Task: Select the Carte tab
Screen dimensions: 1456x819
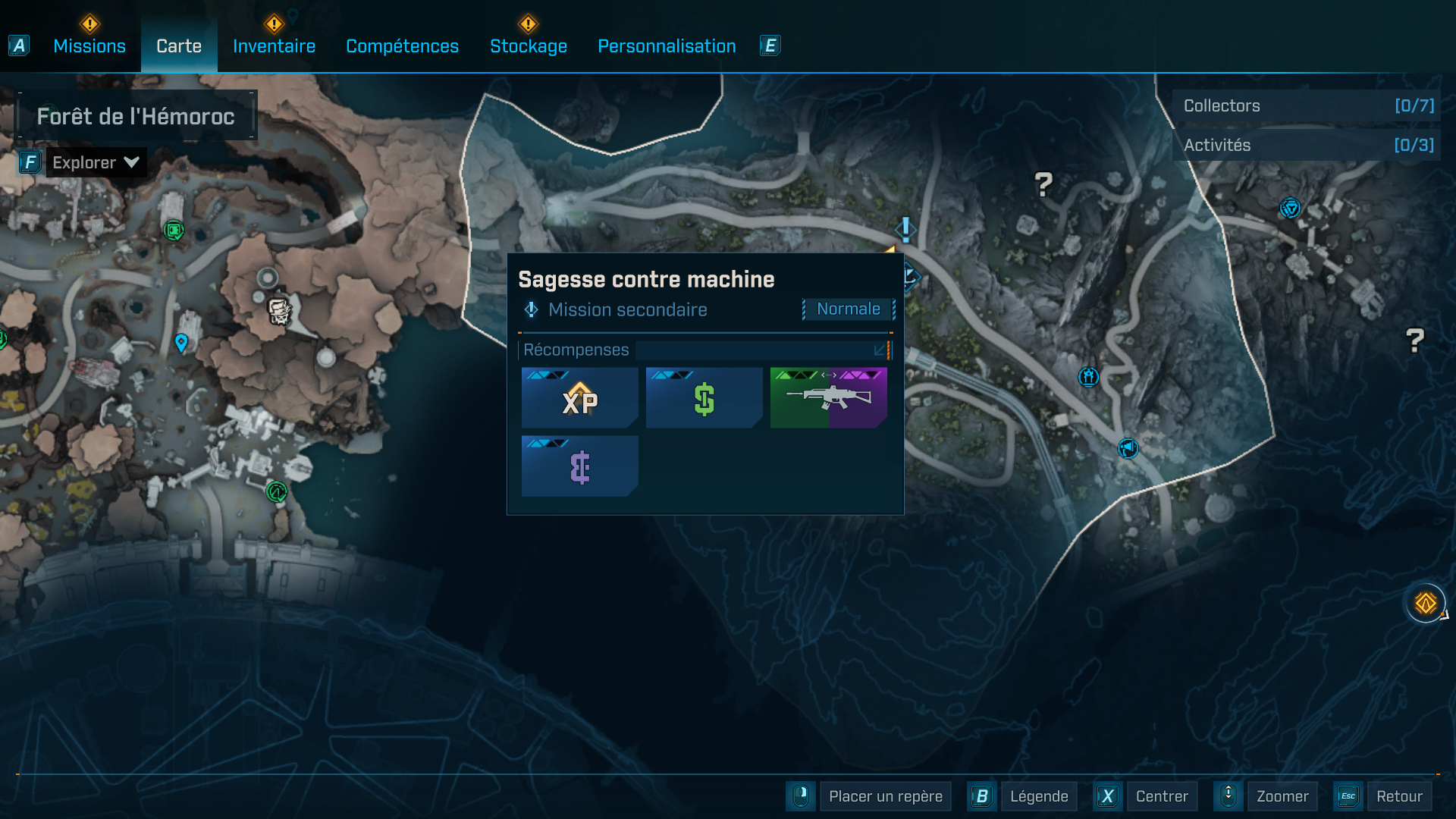Action: coord(179,46)
